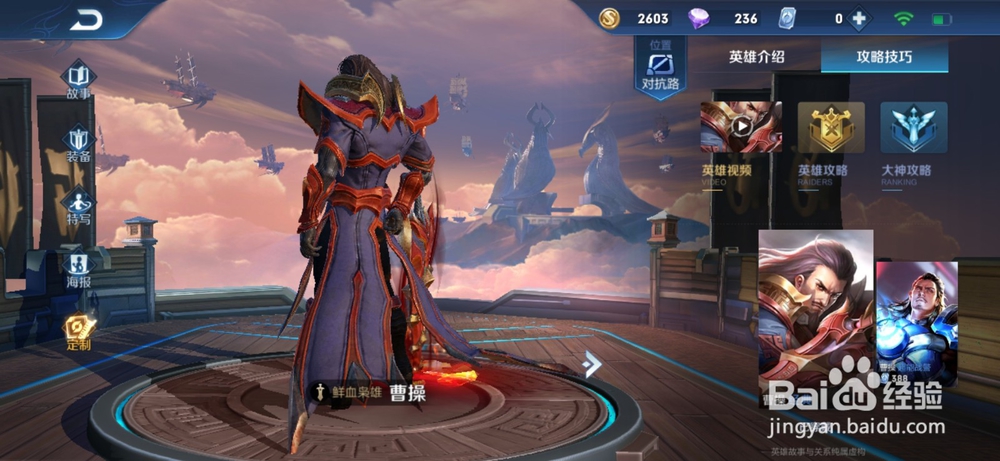
Task: Choose the blue armored skin card
Action: point(916,322)
